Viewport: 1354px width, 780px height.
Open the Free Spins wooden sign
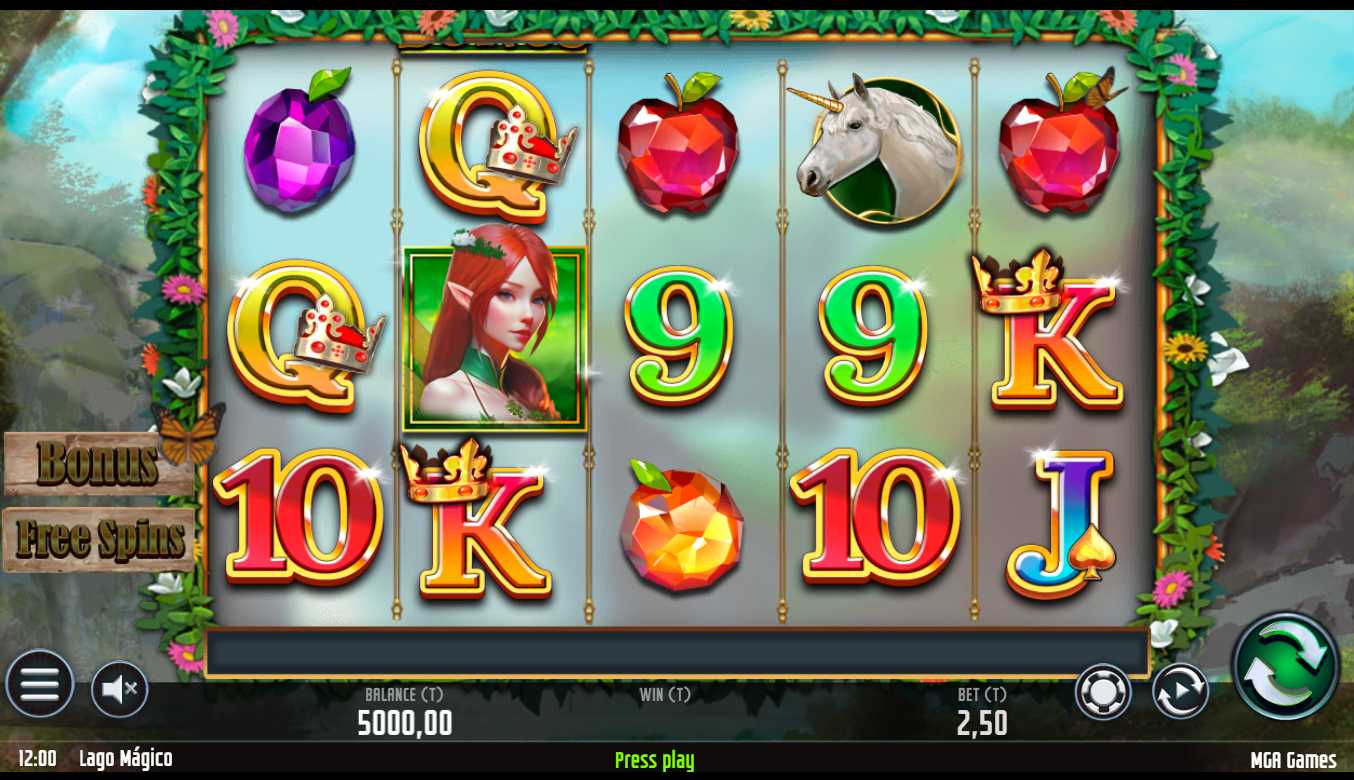point(99,539)
